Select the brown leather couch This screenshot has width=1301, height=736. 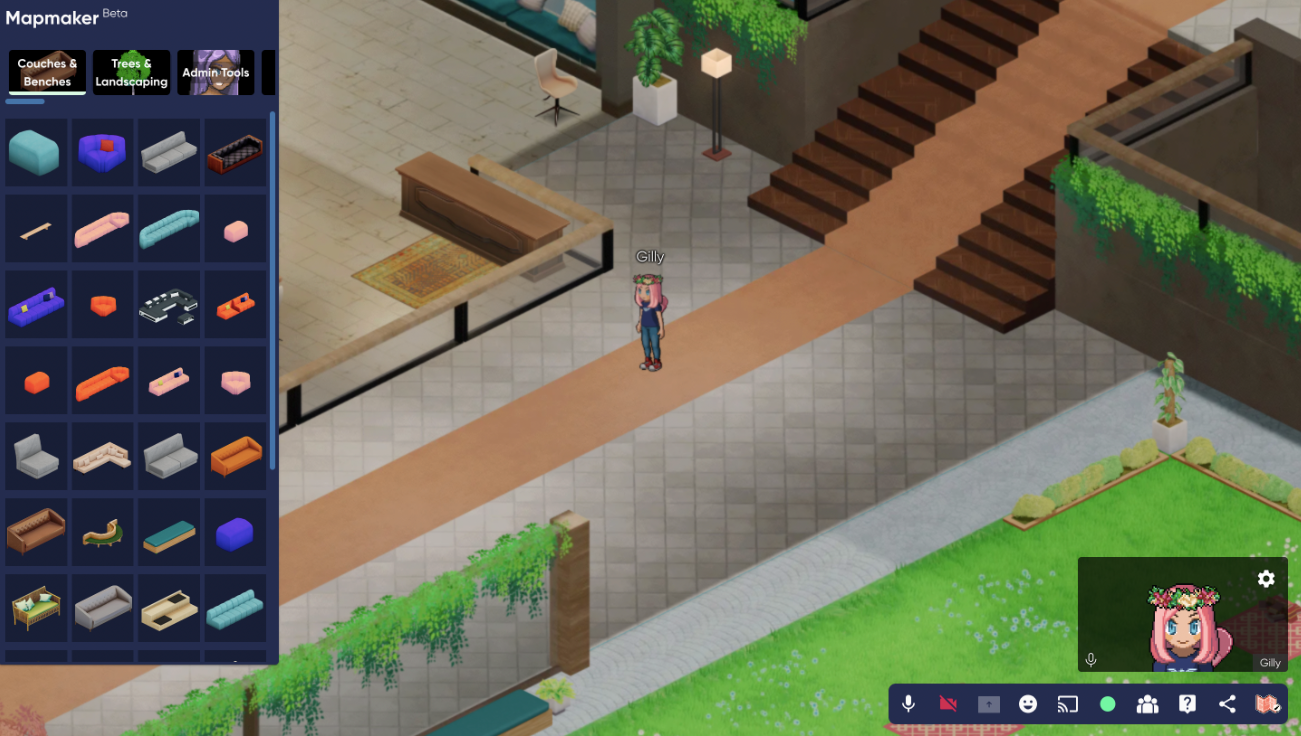tap(36, 532)
